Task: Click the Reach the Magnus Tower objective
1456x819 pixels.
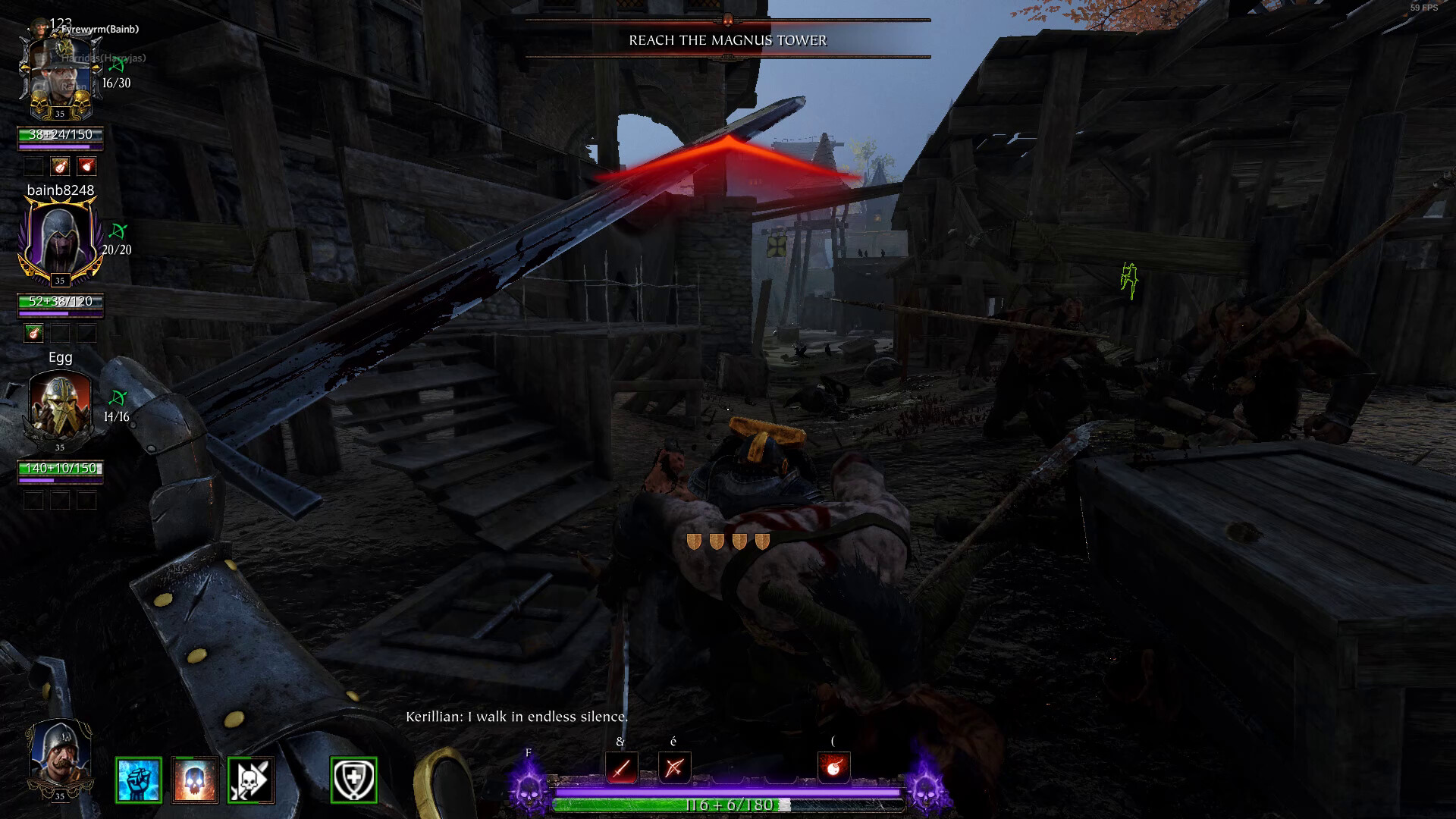Action: pos(727,40)
